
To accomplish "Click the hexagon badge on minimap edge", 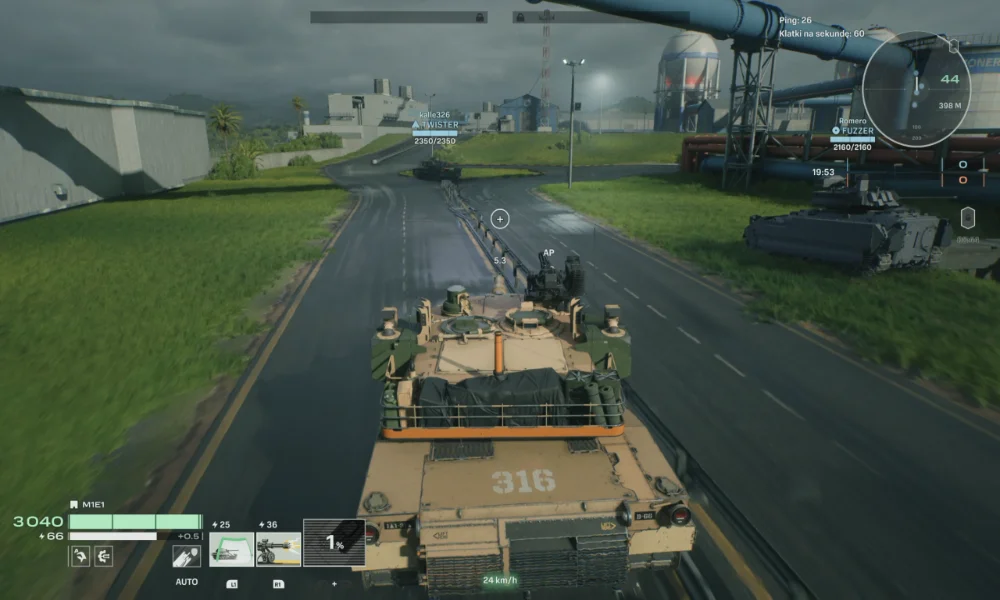I will click(952, 45).
